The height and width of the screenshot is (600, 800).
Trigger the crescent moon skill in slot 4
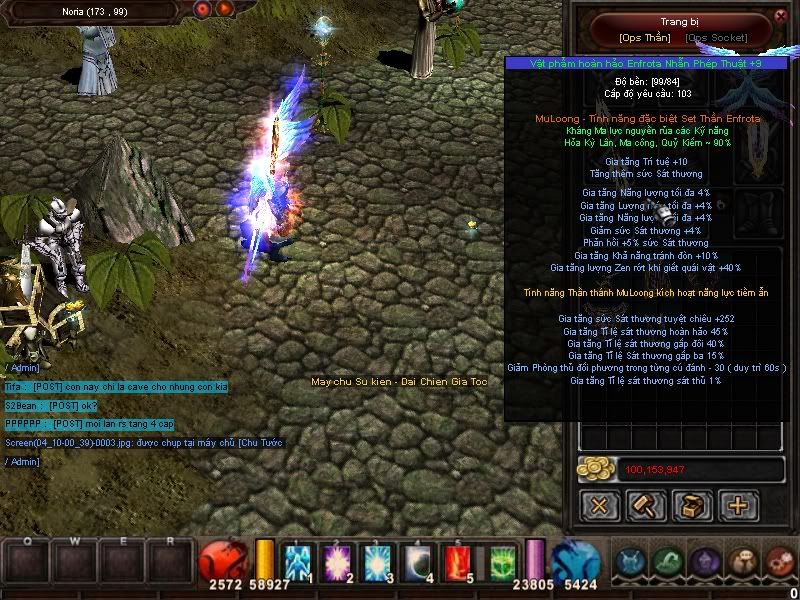(x=417, y=561)
